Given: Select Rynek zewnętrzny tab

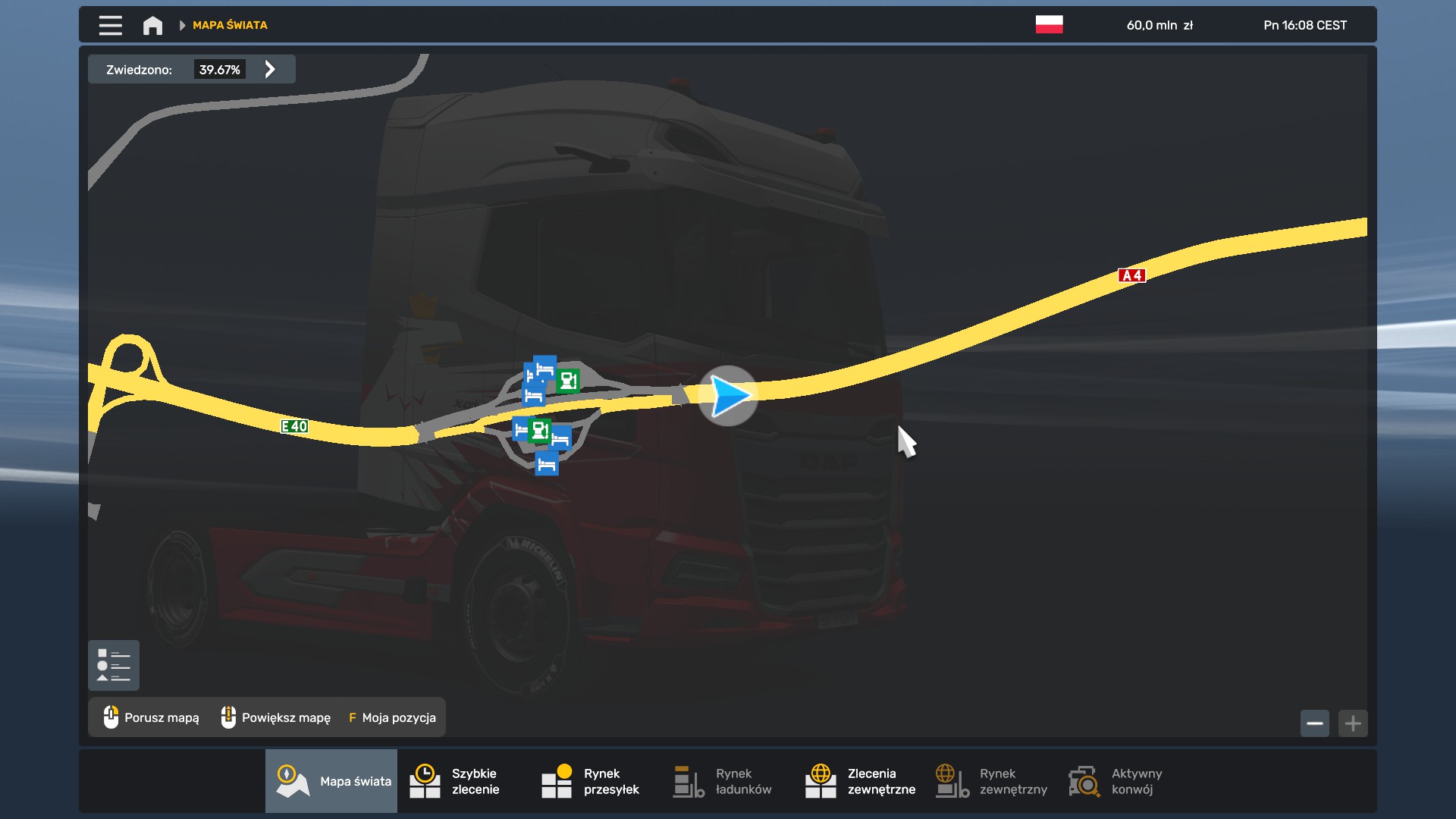Looking at the screenshot, I should tap(990, 781).
